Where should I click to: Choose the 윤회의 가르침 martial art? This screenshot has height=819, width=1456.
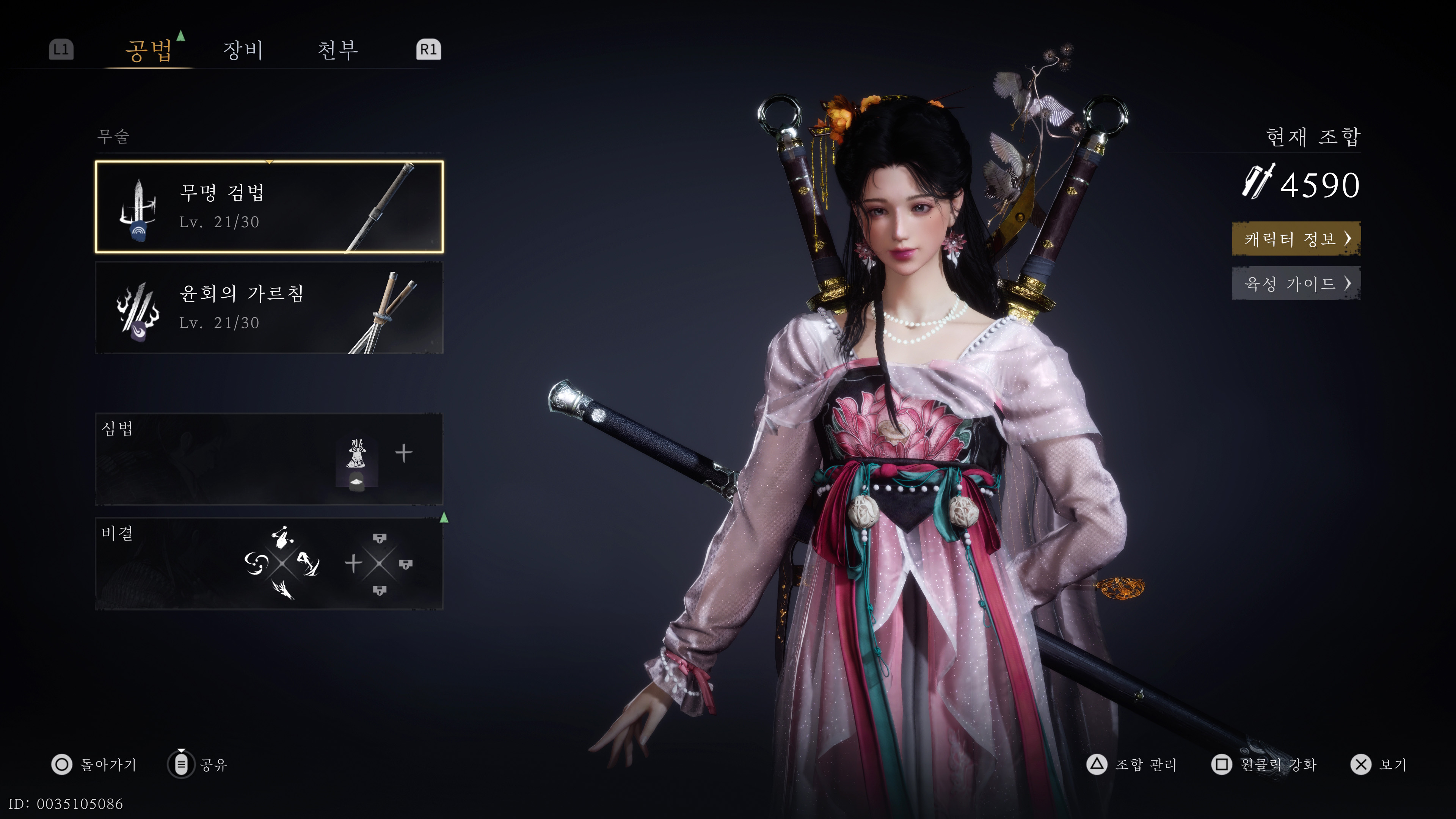pyautogui.click(x=269, y=308)
